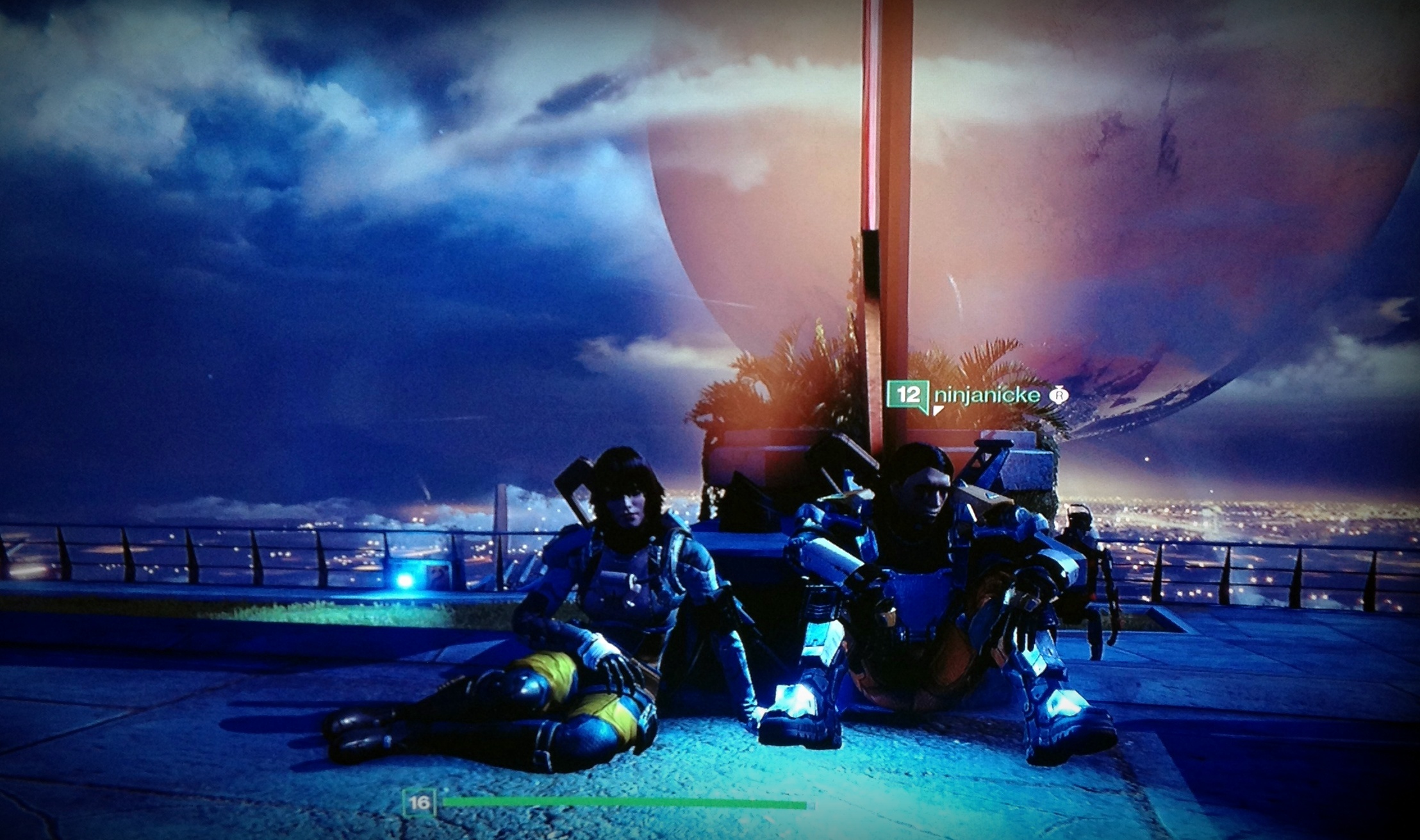Select the ninjanicke player nameplate

(987, 395)
